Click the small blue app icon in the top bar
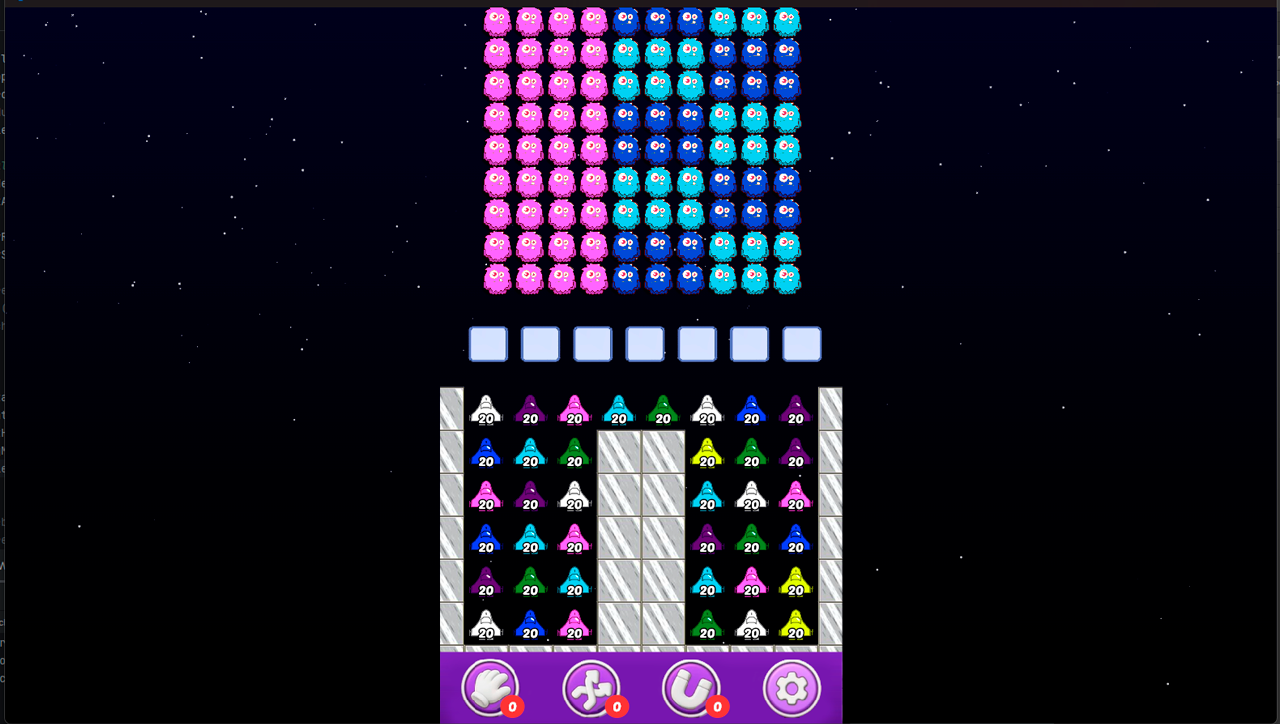1280x724 pixels. point(21,2)
